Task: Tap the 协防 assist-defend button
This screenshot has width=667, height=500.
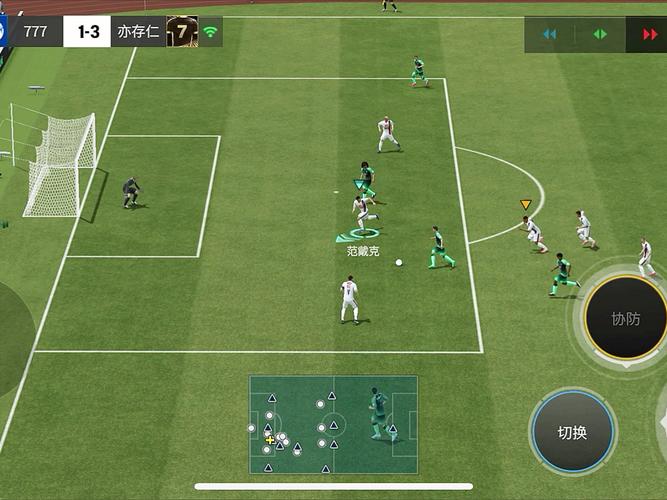Action: pos(625,319)
